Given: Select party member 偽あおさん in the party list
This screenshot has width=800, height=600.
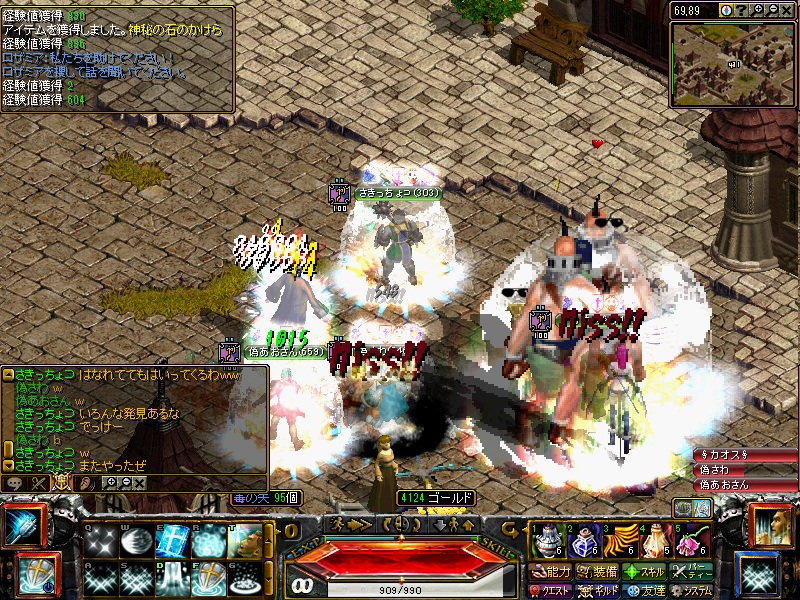Looking at the screenshot, I should [x=742, y=484].
